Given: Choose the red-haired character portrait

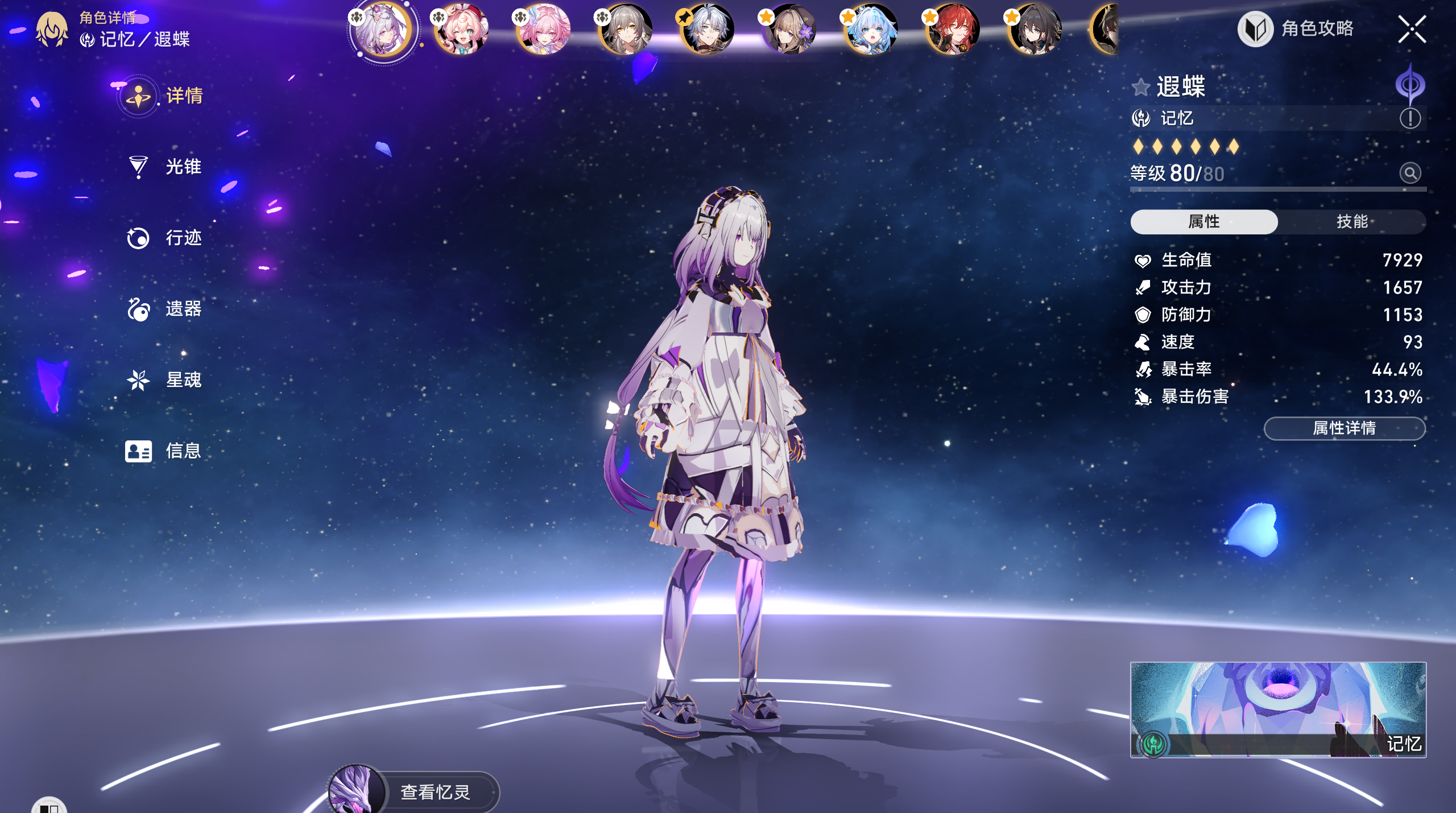Looking at the screenshot, I should pyautogui.click(x=954, y=29).
